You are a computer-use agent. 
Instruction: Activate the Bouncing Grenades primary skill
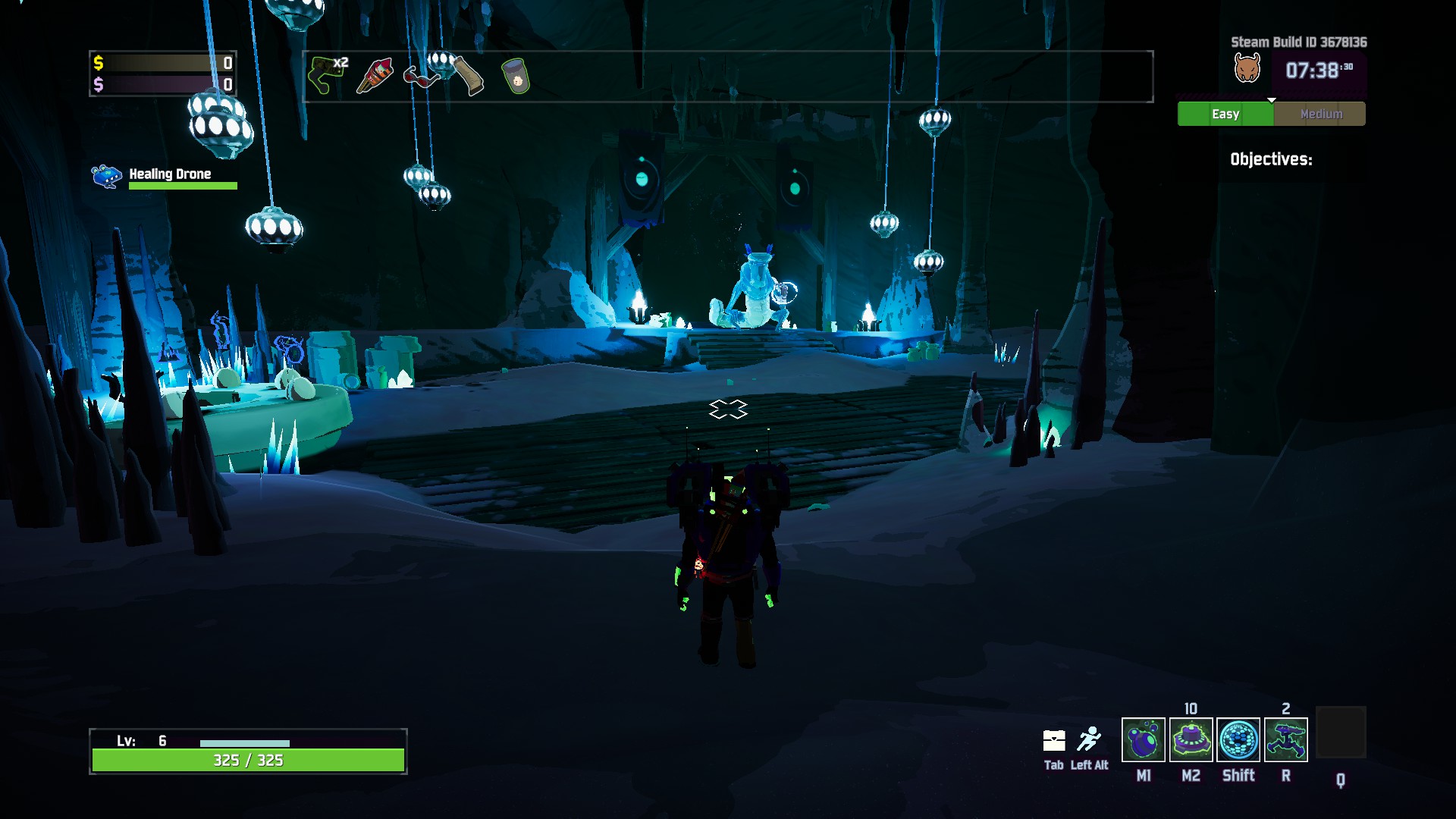click(x=1143, y=739)
